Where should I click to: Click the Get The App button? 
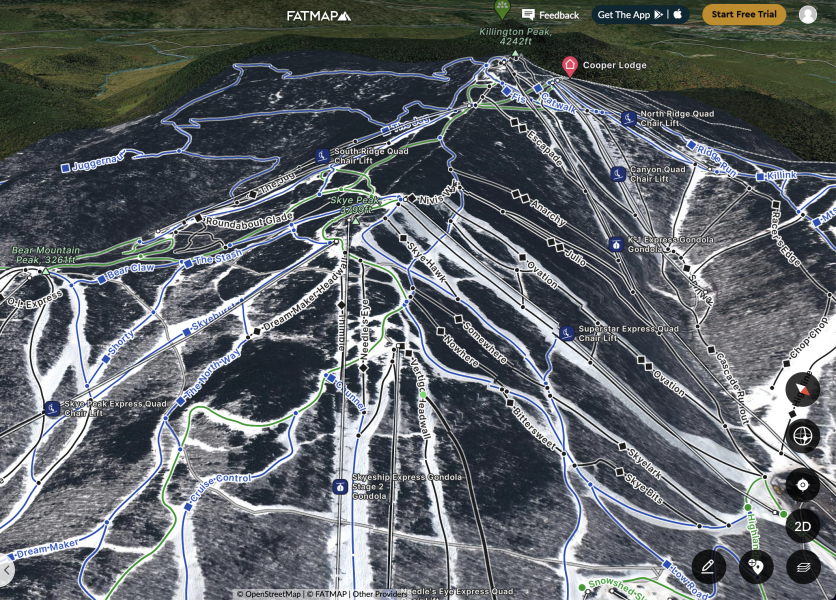642,15
